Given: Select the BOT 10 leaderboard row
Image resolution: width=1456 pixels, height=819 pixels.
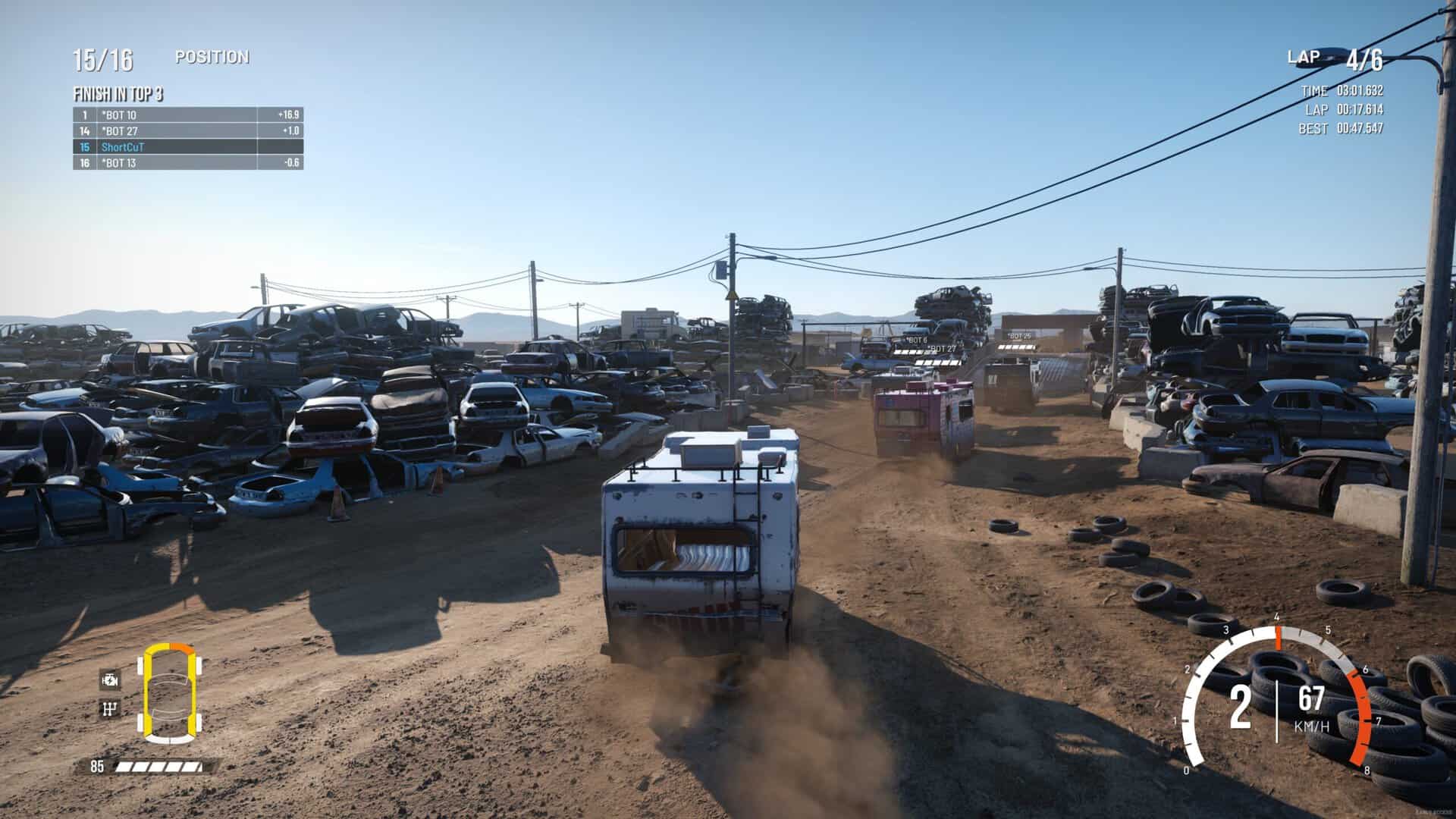Looking at the screenshot, I should pos(188,115).
